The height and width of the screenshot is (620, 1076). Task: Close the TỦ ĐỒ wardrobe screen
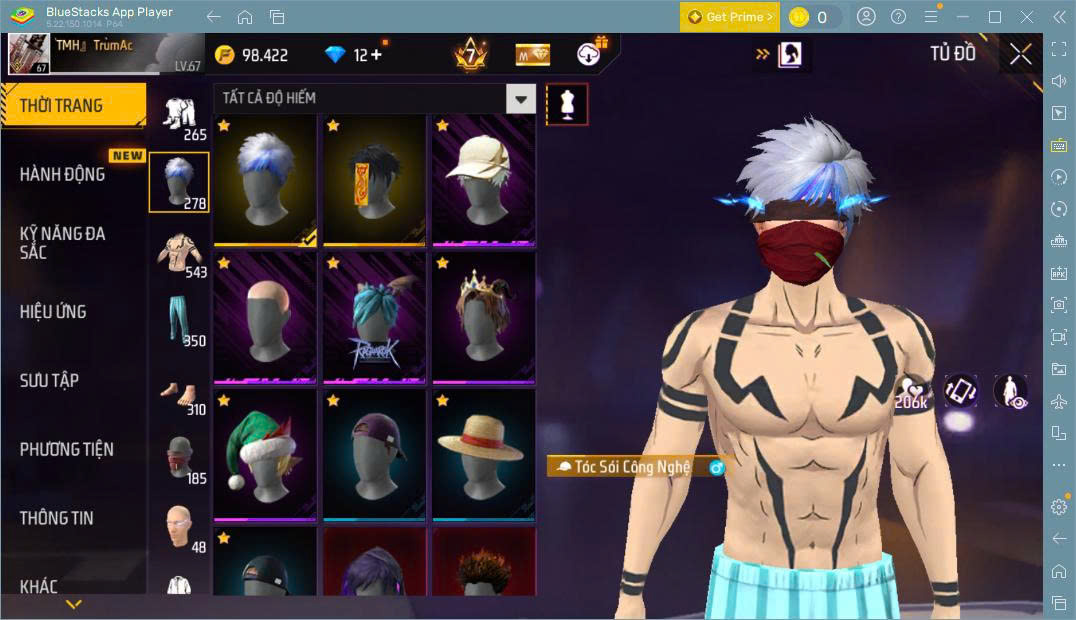(x=1020, y=54)
